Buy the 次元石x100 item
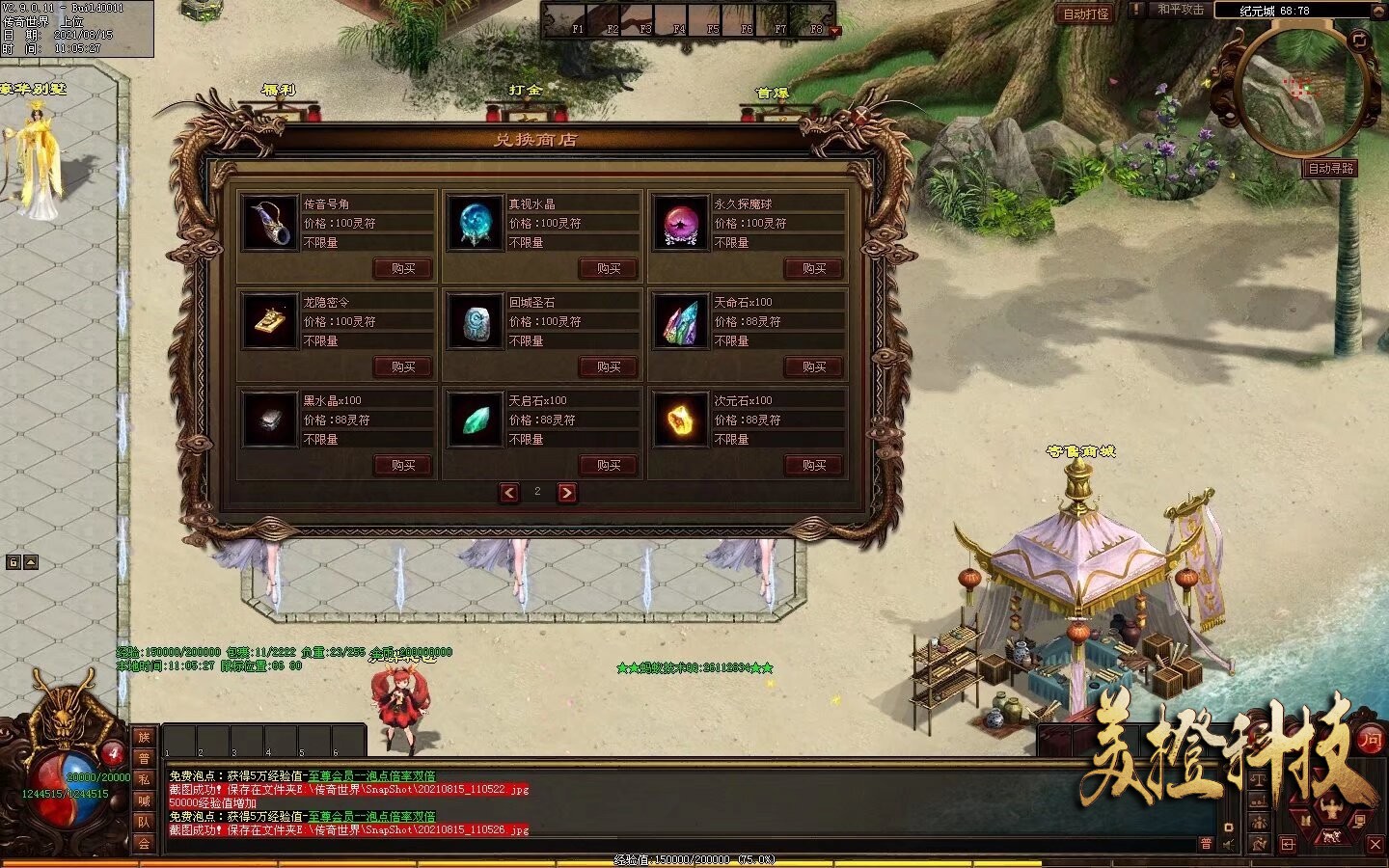The image size is (1389, 868). [x=814, y=465]
